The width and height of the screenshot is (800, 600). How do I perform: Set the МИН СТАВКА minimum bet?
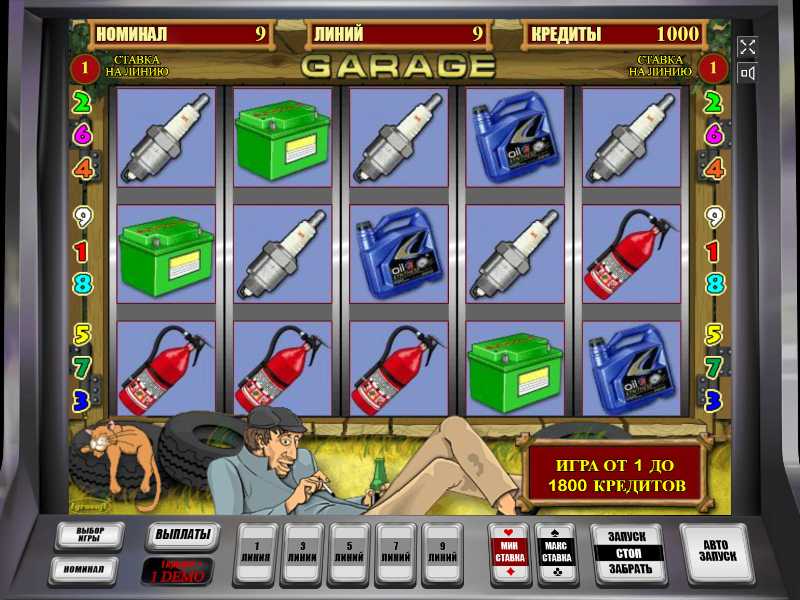(508, 551)
